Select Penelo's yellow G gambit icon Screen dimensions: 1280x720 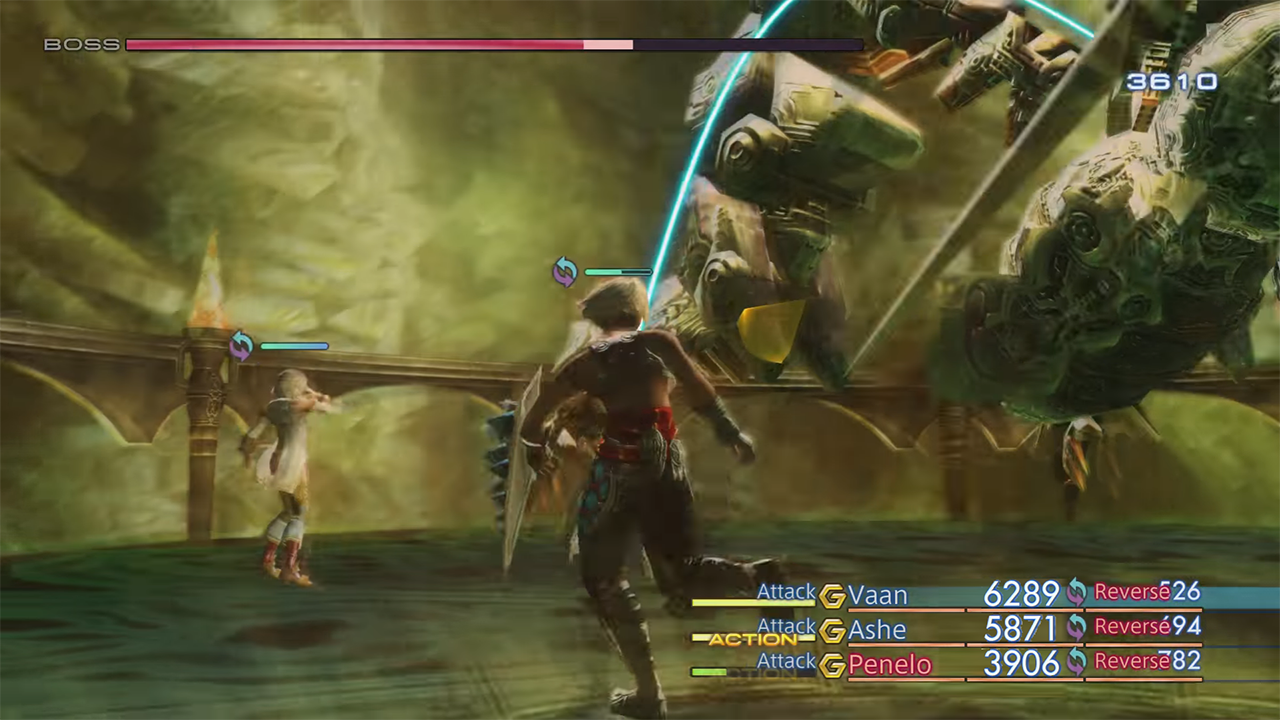(x=833, y=663)
